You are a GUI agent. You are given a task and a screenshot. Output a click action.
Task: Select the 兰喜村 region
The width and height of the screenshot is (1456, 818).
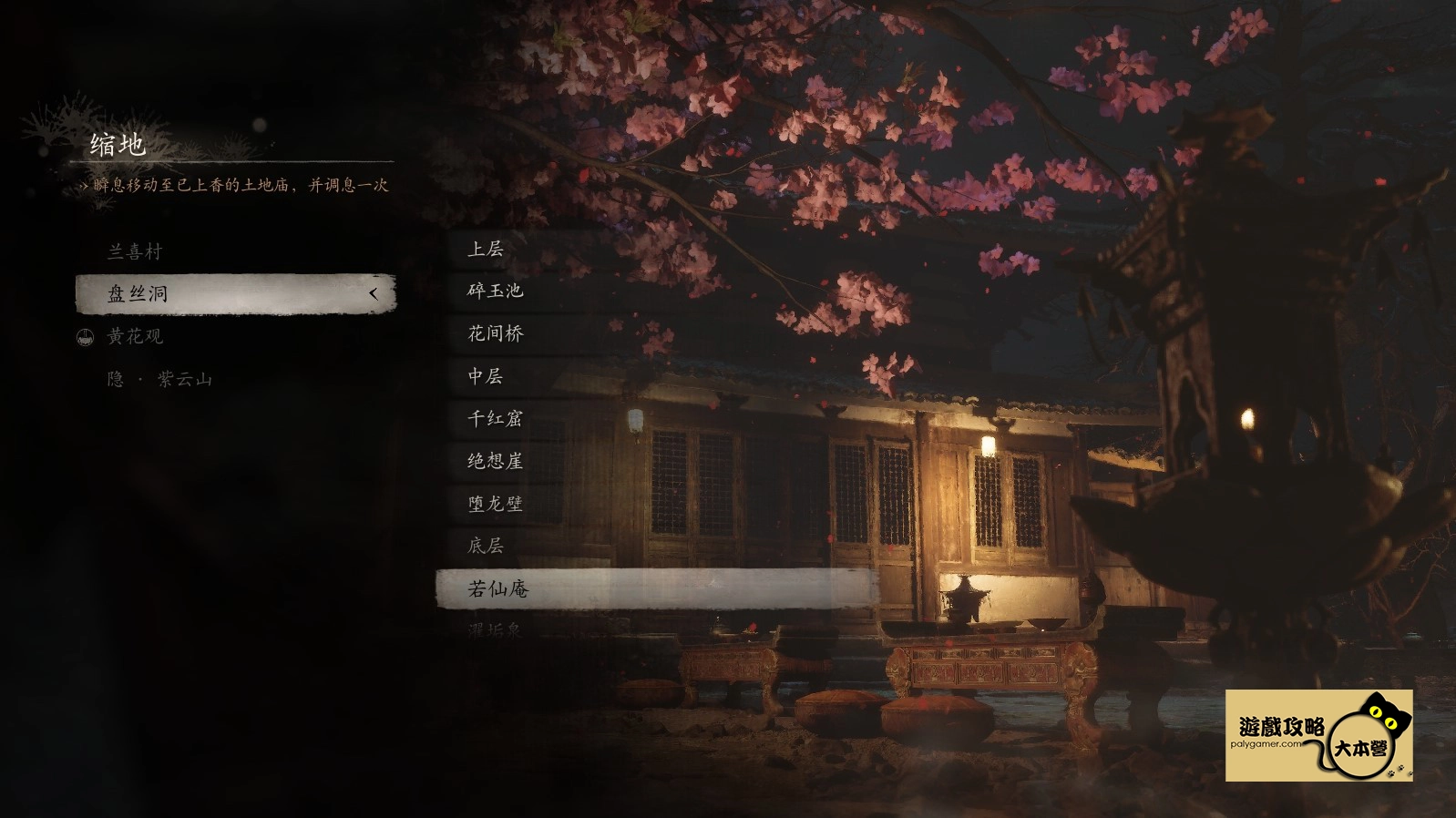point(135,251)
